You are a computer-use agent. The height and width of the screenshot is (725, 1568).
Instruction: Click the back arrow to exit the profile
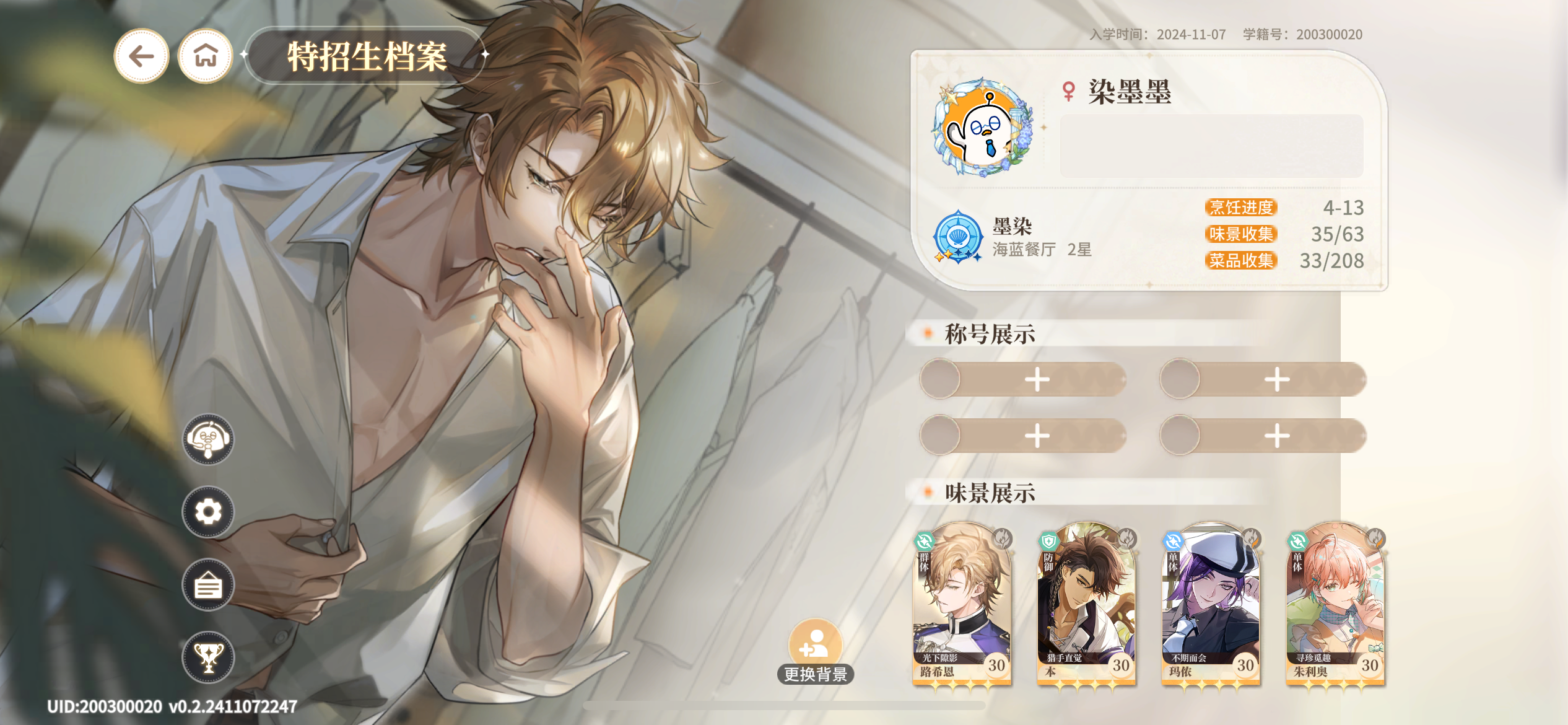[141, 55]
